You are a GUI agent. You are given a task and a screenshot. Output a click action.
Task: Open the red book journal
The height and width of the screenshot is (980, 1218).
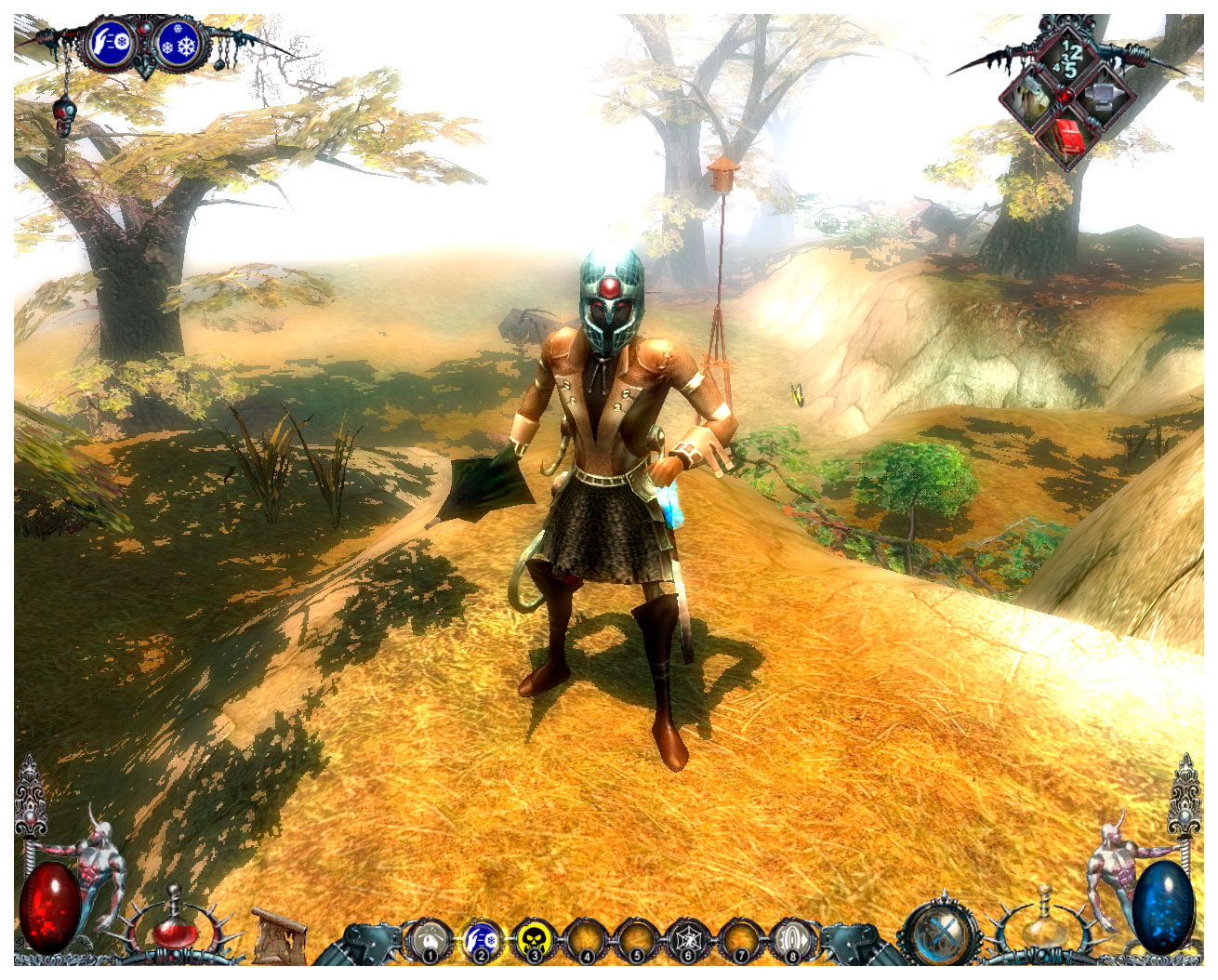tap(1067, 137)
